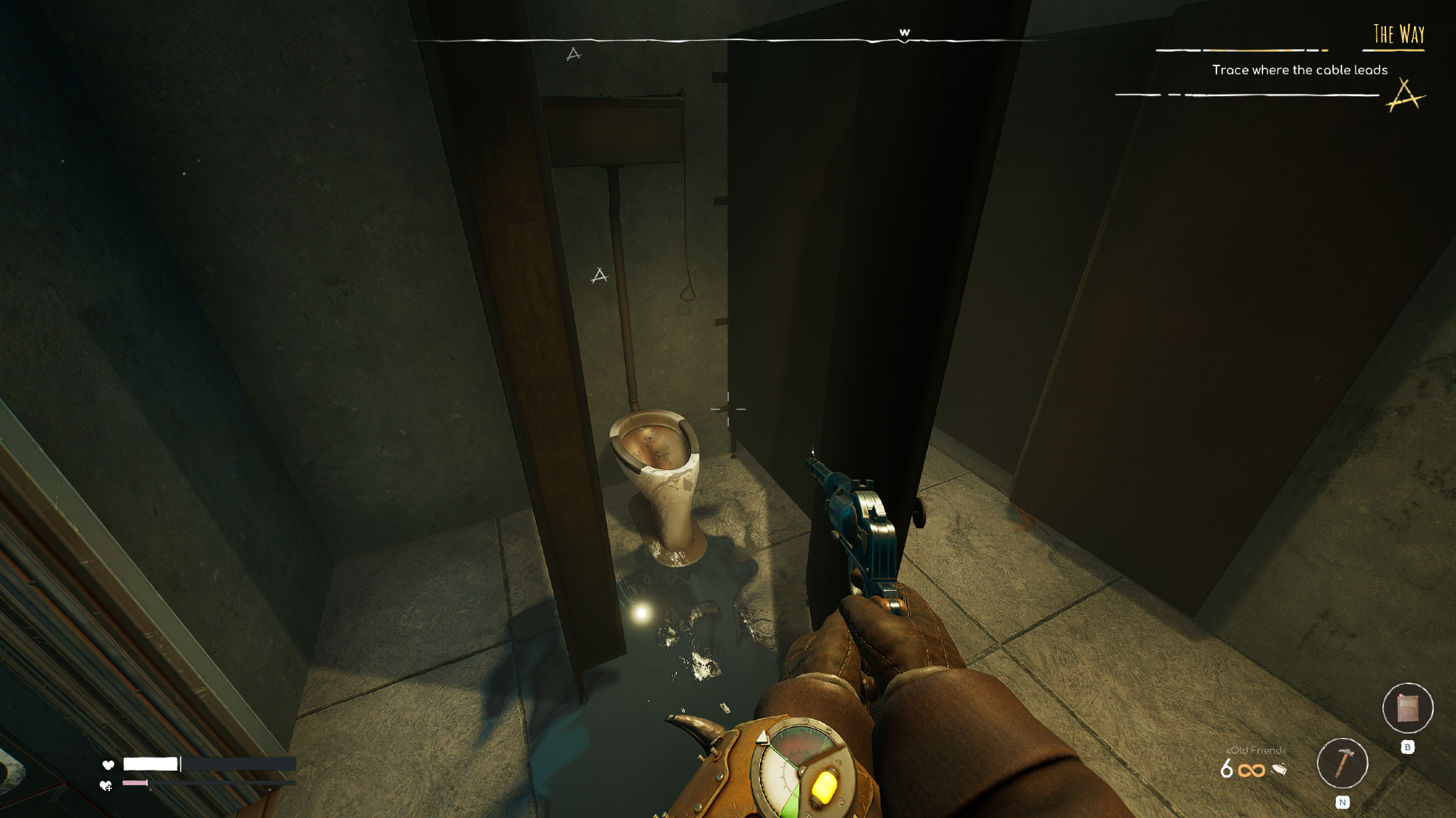The image size is (1456, 818).
Task: Select the hammer tool slot
Action: pyautogui.click(x=1342, y=763)
